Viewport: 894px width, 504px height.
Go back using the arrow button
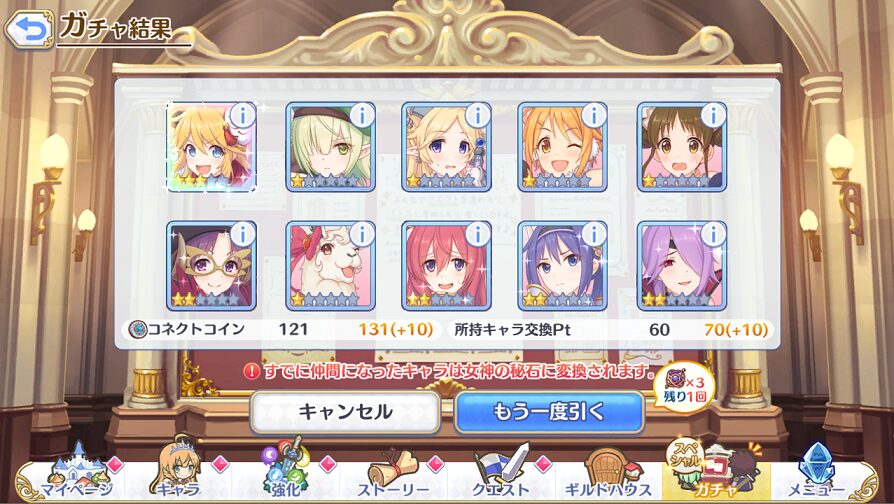pyautogui.click(x=28, y=28)
